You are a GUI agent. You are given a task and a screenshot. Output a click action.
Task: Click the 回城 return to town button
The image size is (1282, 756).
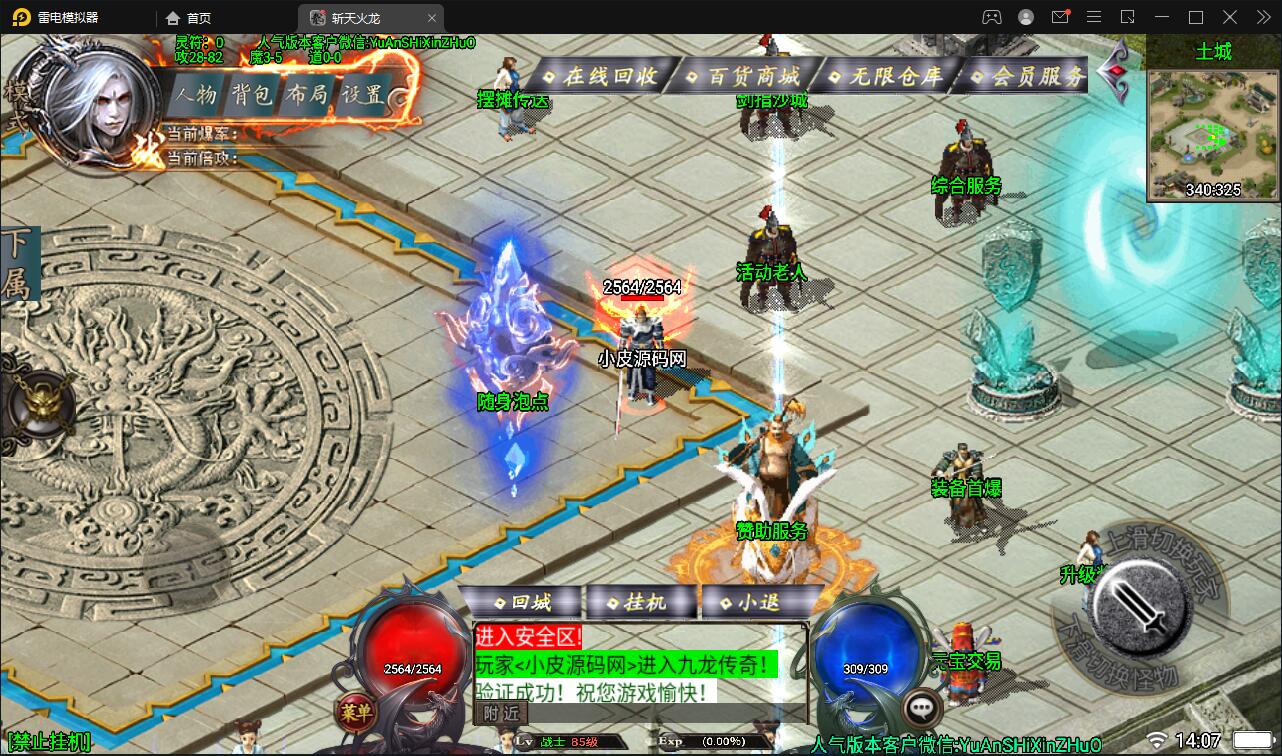(x=520, y=603)
